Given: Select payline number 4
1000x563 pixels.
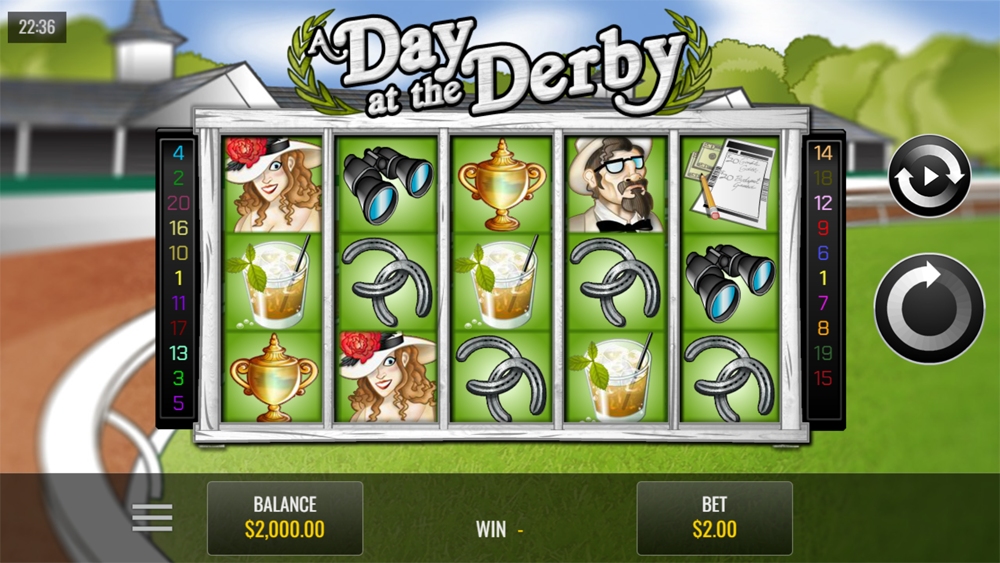Looking at the screenshot, I should pyautogui.click(x=179, y=153).
